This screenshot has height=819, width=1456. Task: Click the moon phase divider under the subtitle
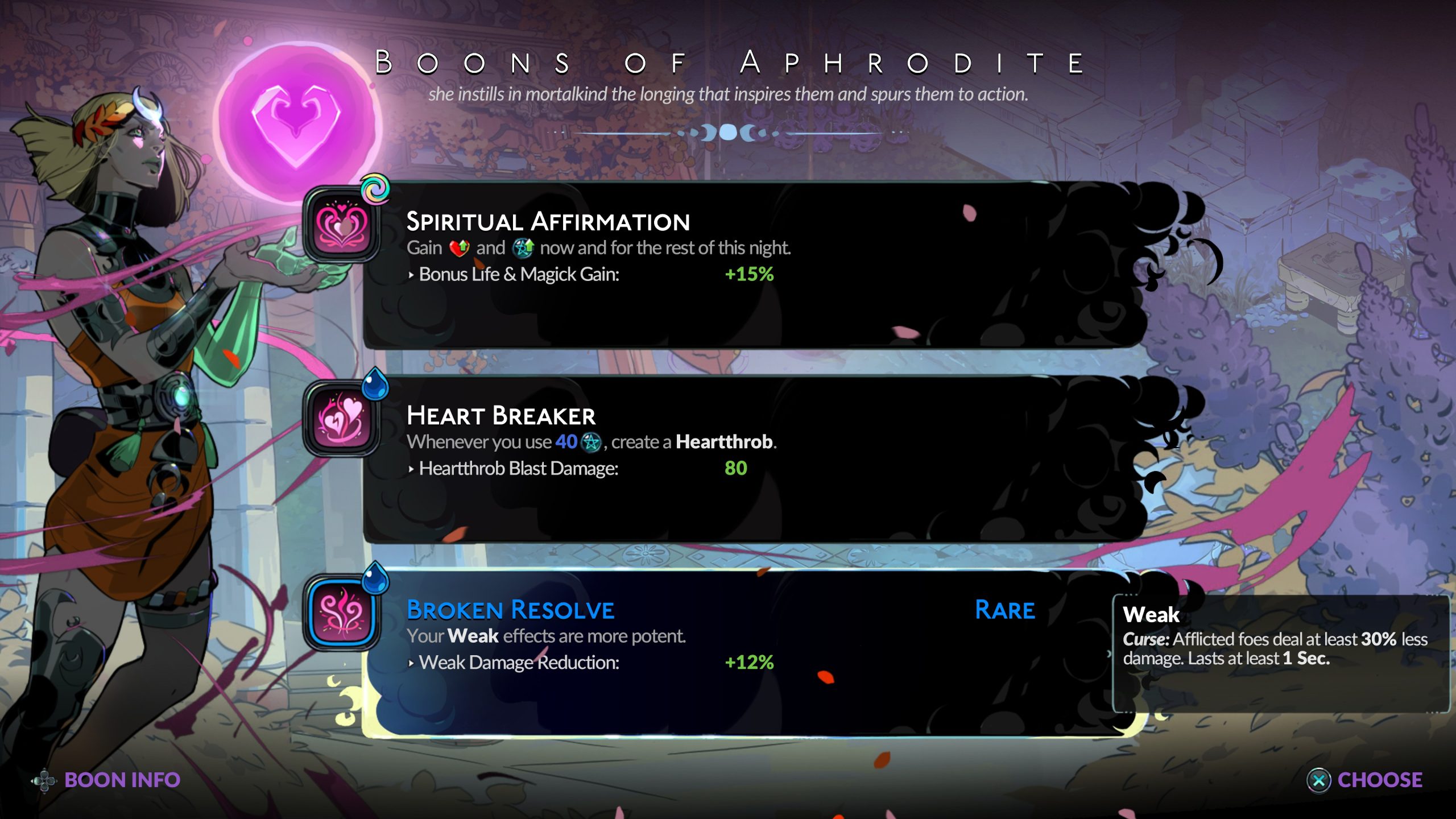(x=728, y=131)
